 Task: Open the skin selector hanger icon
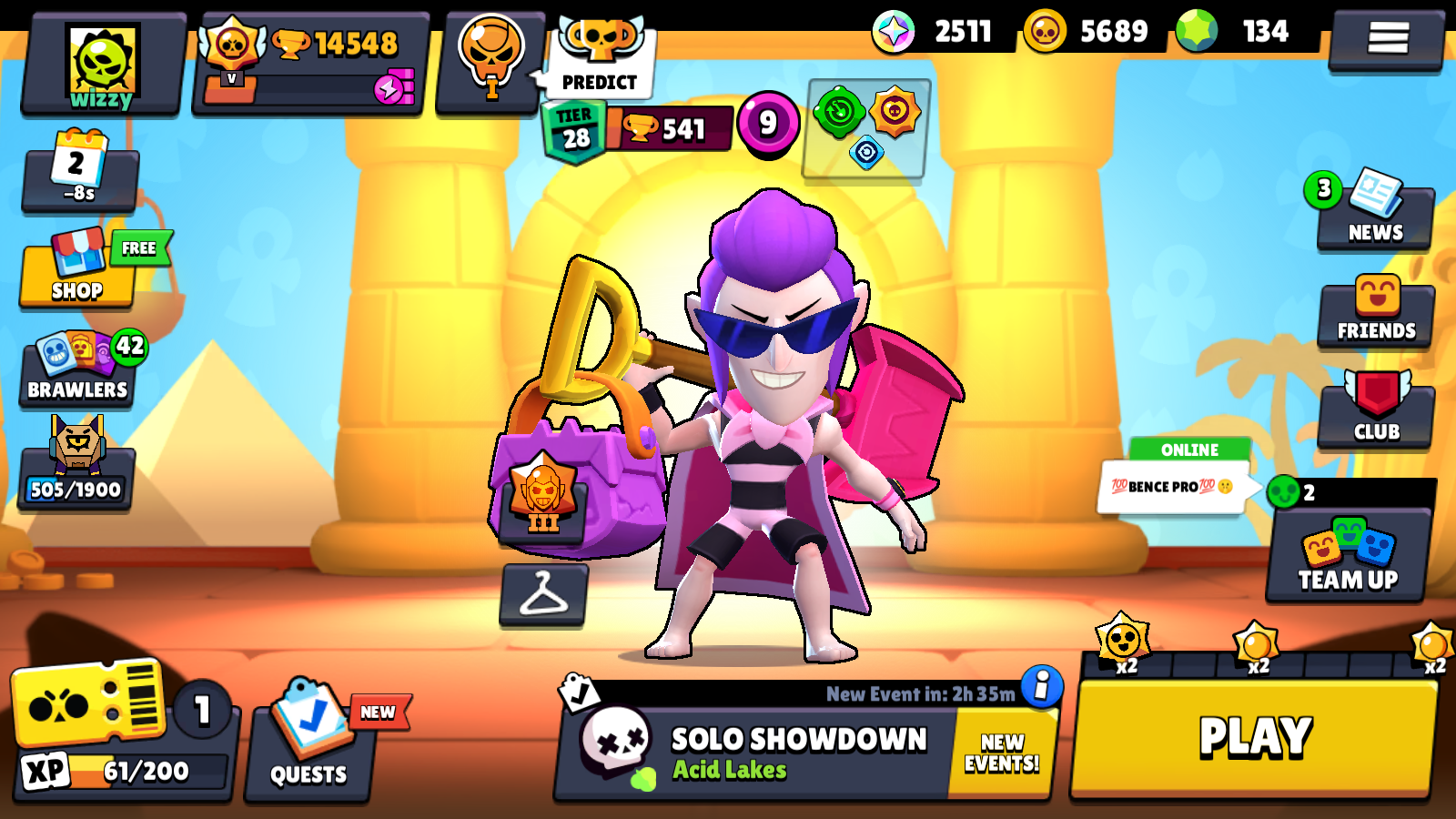(543, 596)
